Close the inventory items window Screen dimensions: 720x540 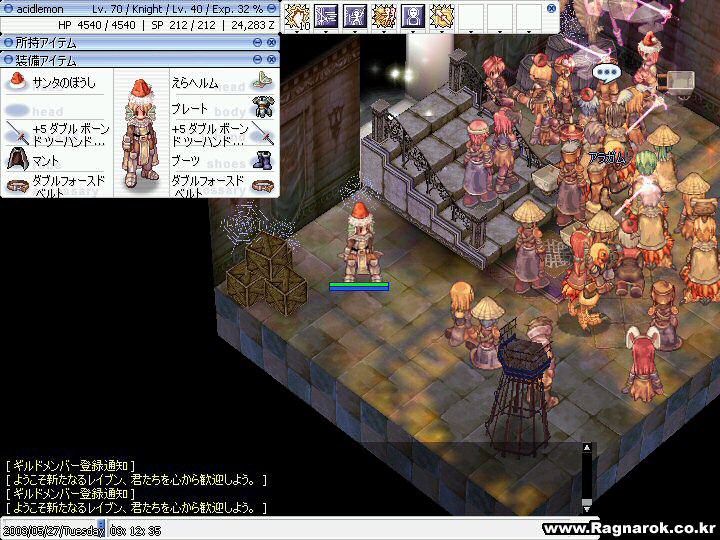click(271, 43)
